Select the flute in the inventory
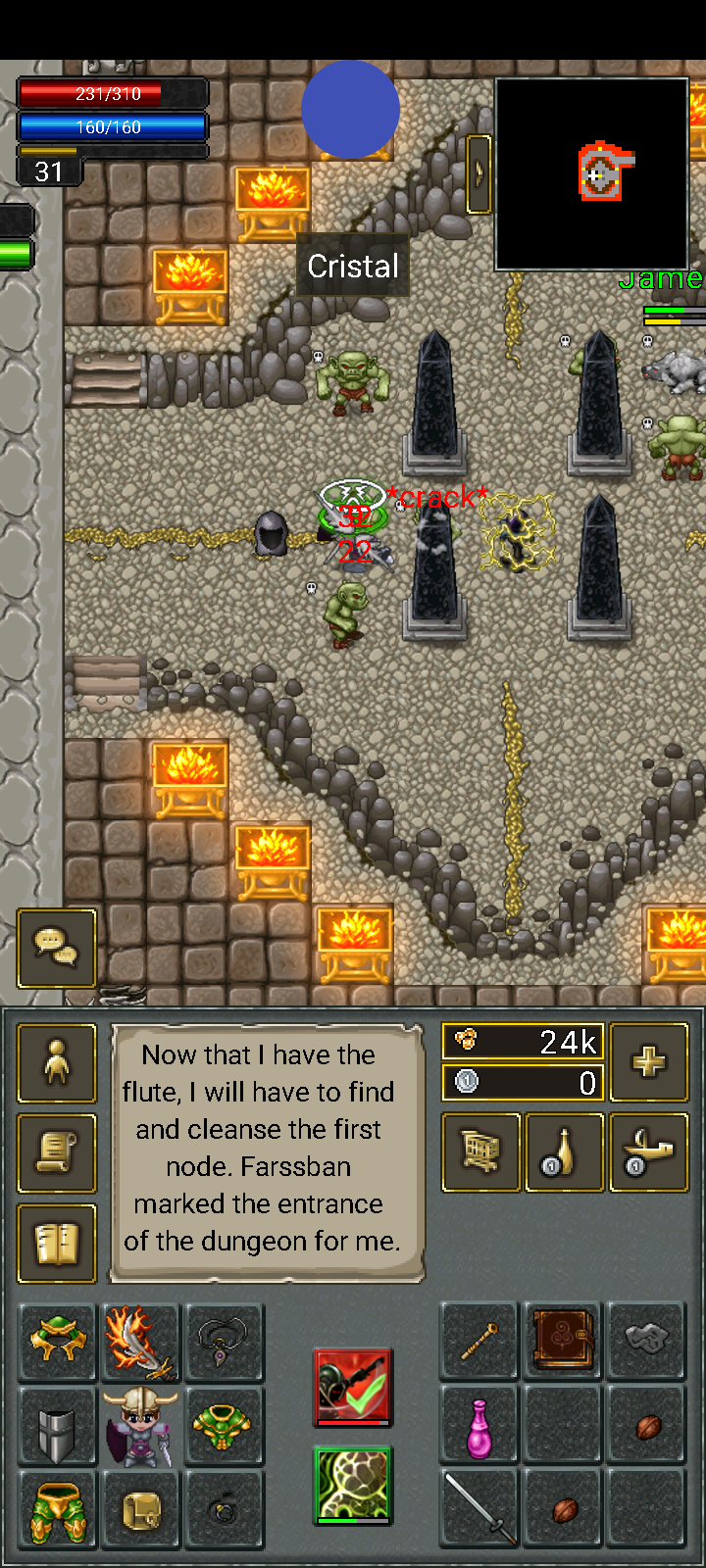This screenshot has width=706, height=1568. 480,1342
